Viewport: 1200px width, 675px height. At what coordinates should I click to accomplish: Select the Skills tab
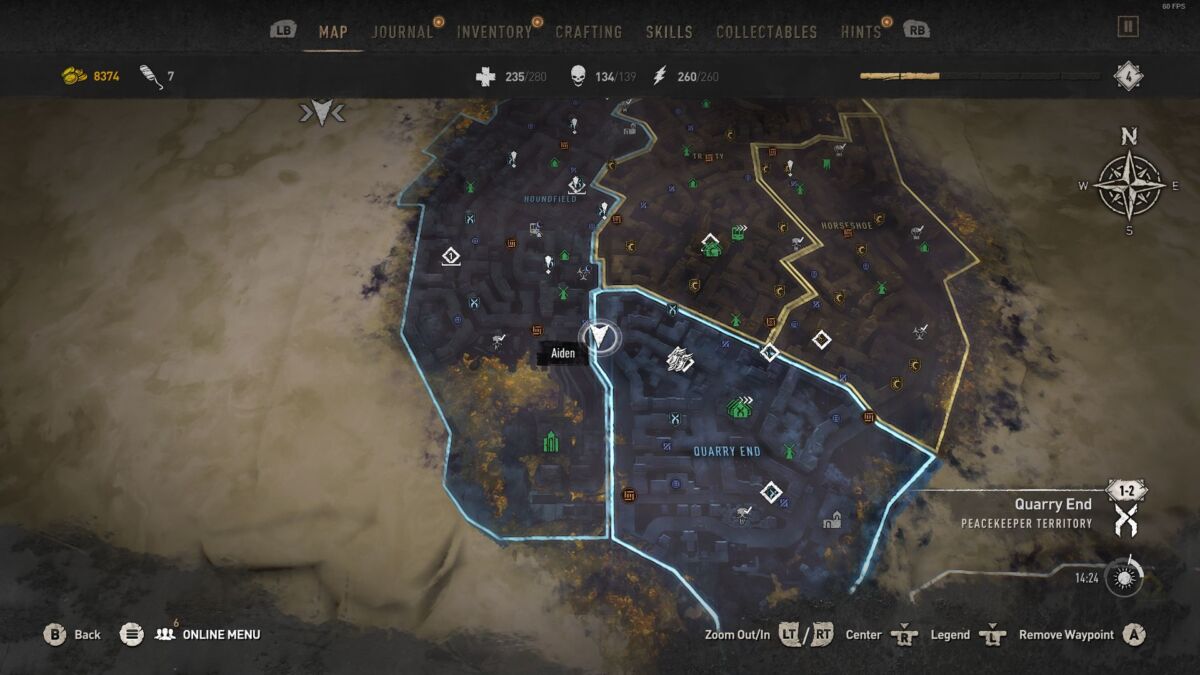click(669, 32)
